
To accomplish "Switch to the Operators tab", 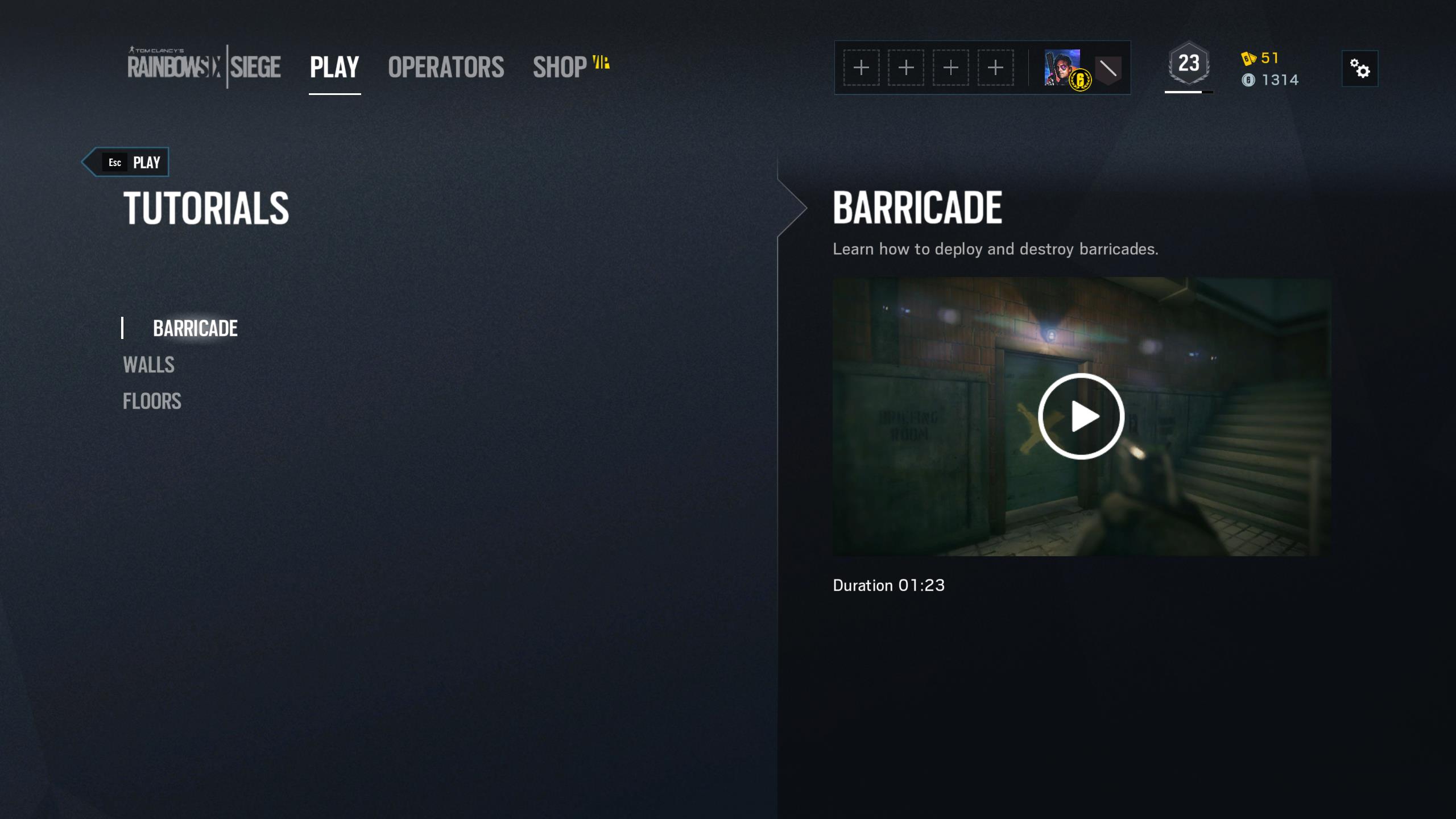I will pos(445,67).
